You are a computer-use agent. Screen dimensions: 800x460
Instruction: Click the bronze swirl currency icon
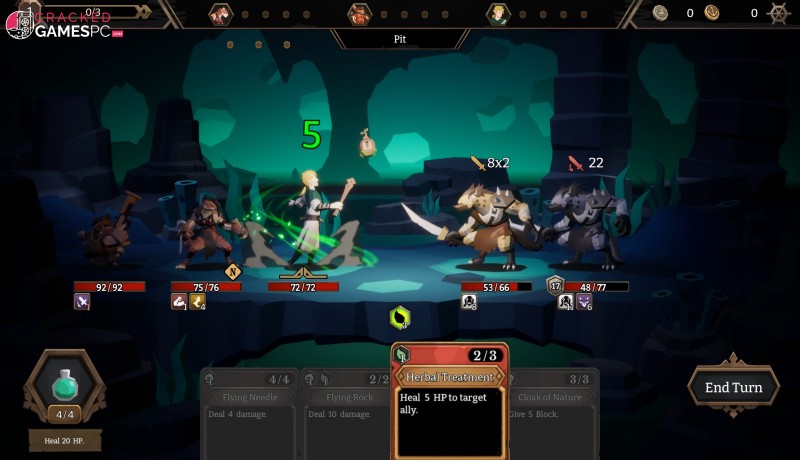click(712, 13)
